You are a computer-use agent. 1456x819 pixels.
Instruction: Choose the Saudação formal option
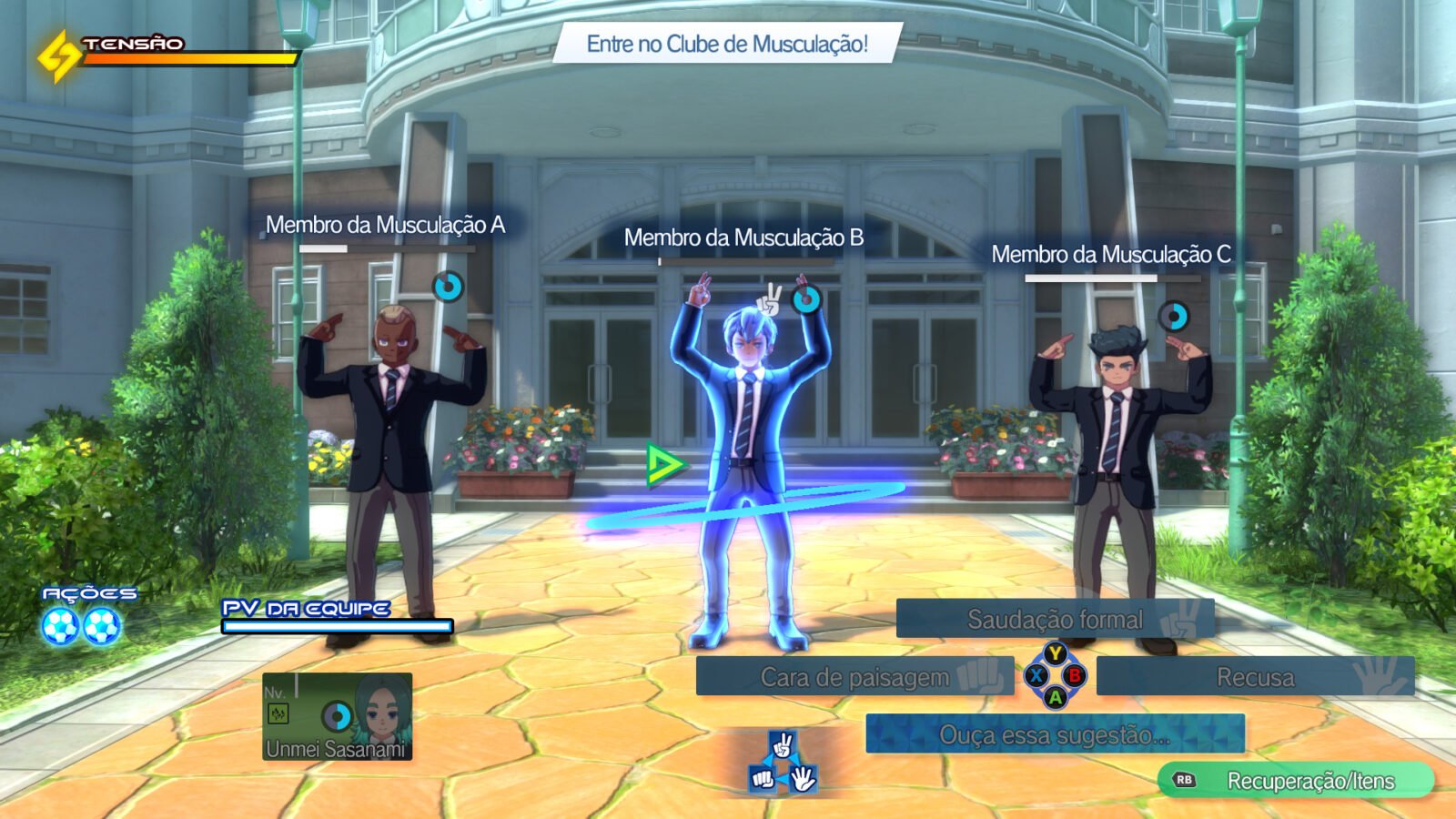(x=1055, y=619)
